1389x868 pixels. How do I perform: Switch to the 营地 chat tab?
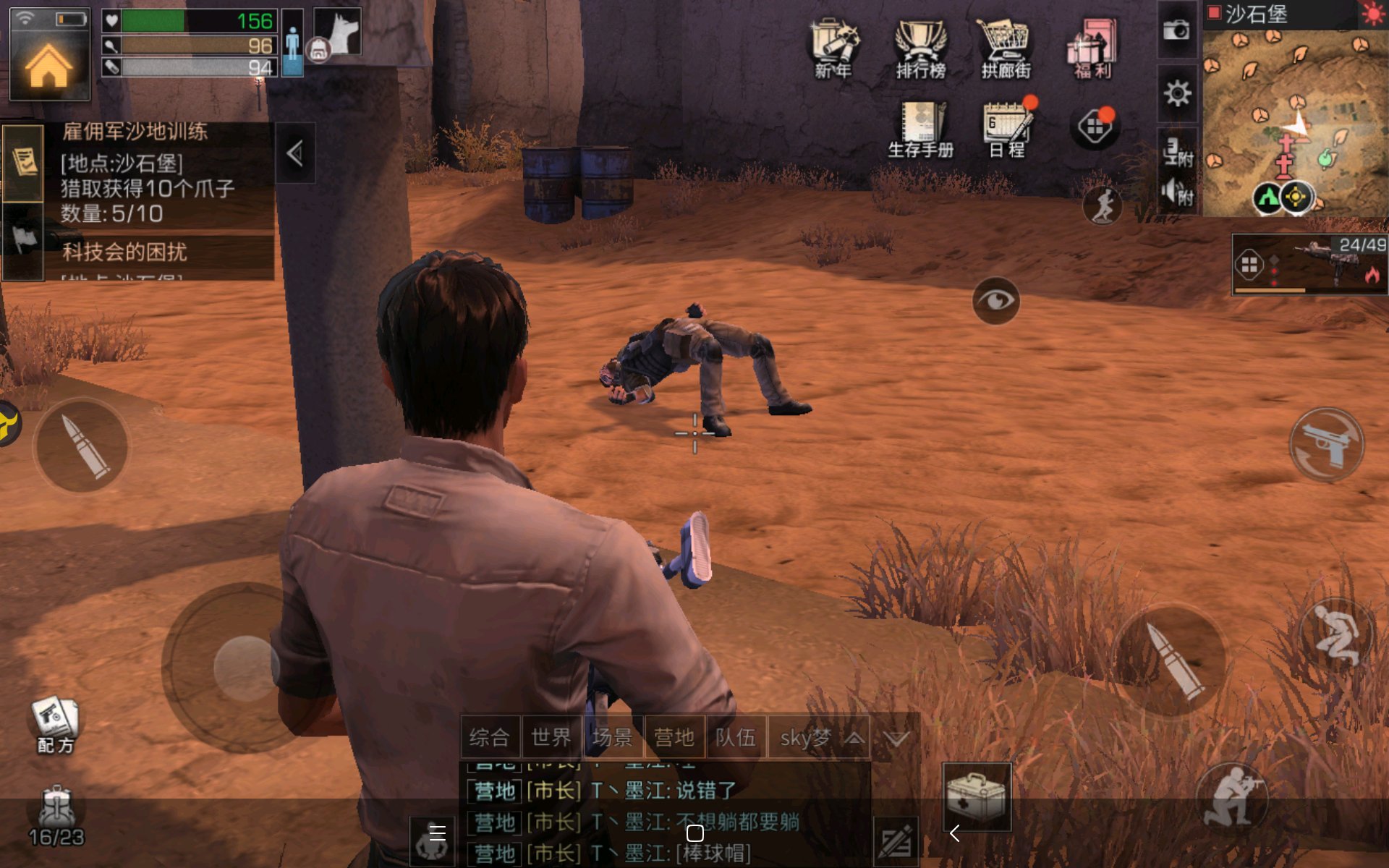[x=674, y=738]
